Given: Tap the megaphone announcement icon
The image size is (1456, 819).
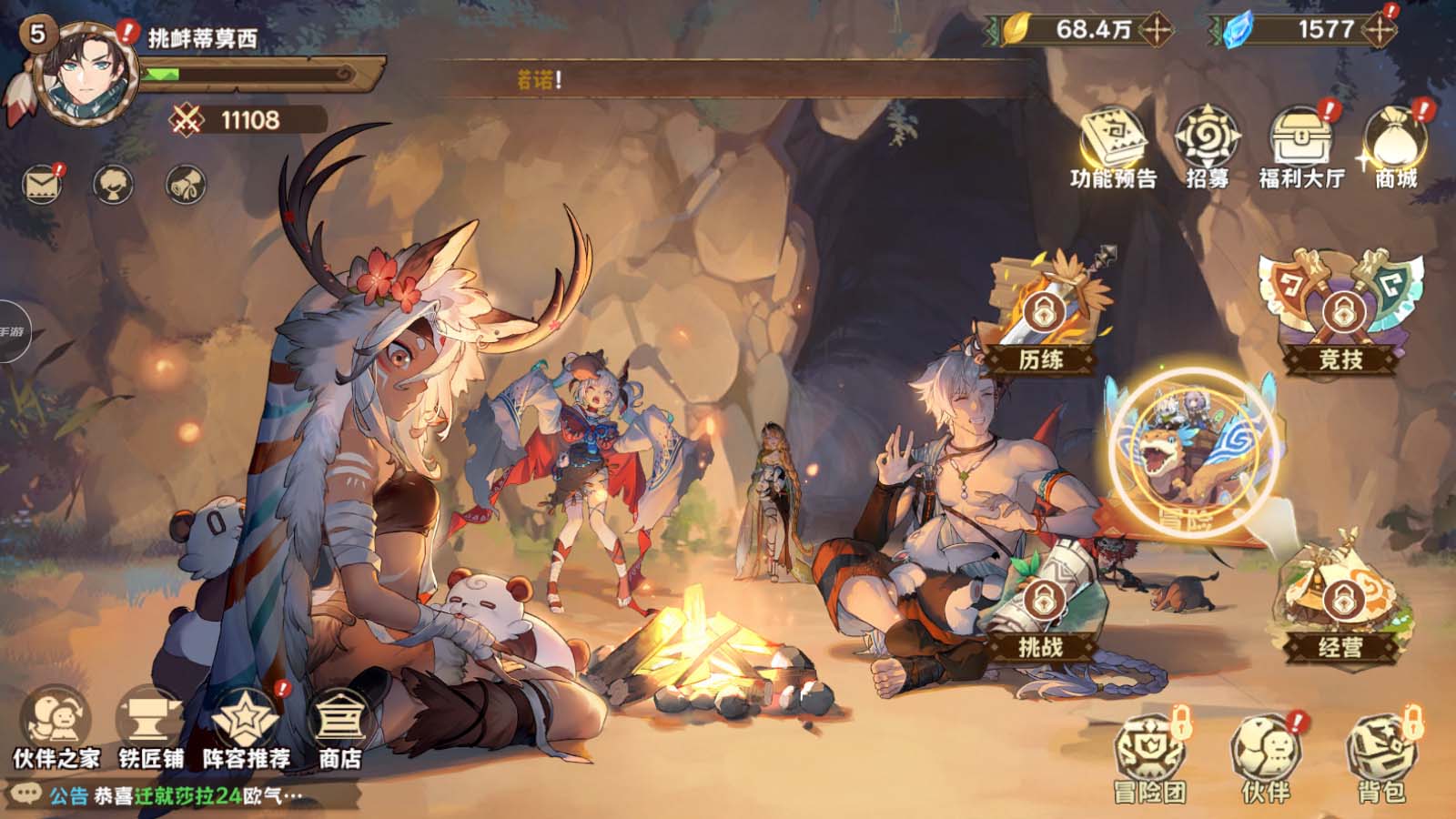Looking at the screenshot, I should coord(186,185).
